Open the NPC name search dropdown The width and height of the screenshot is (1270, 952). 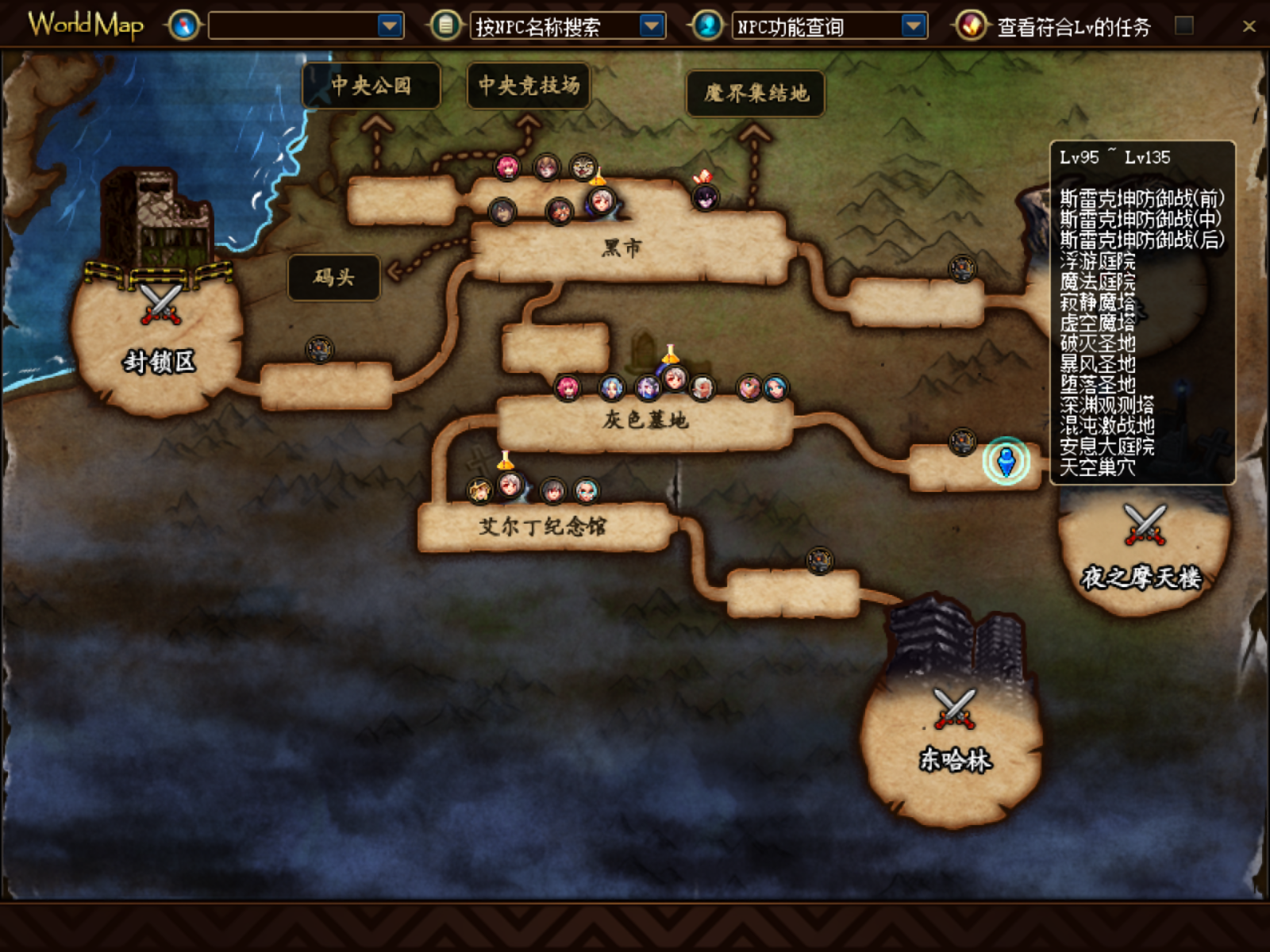coord(652,26)
